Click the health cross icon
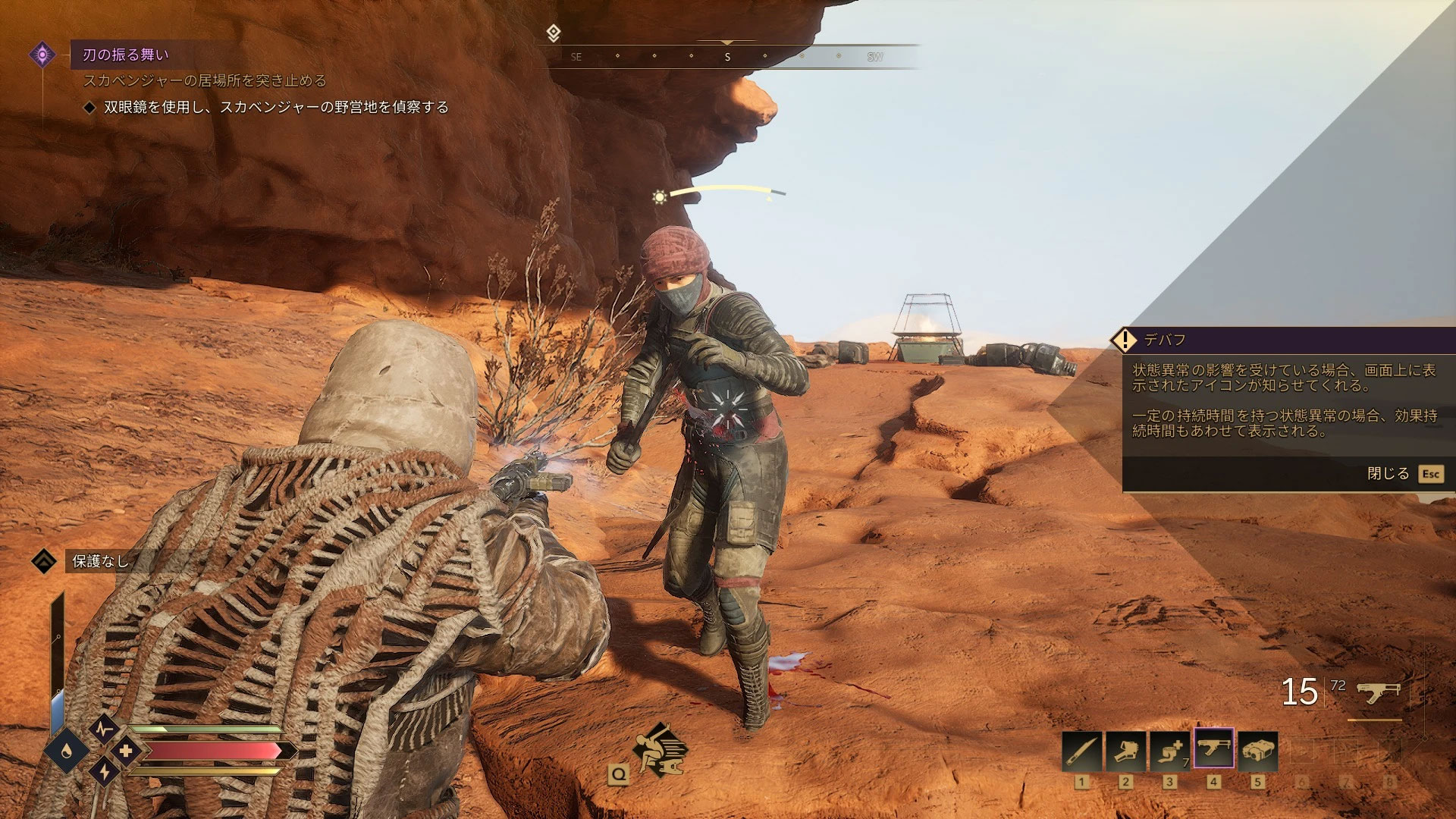The image size is (1456, 819). coord(126,751)
